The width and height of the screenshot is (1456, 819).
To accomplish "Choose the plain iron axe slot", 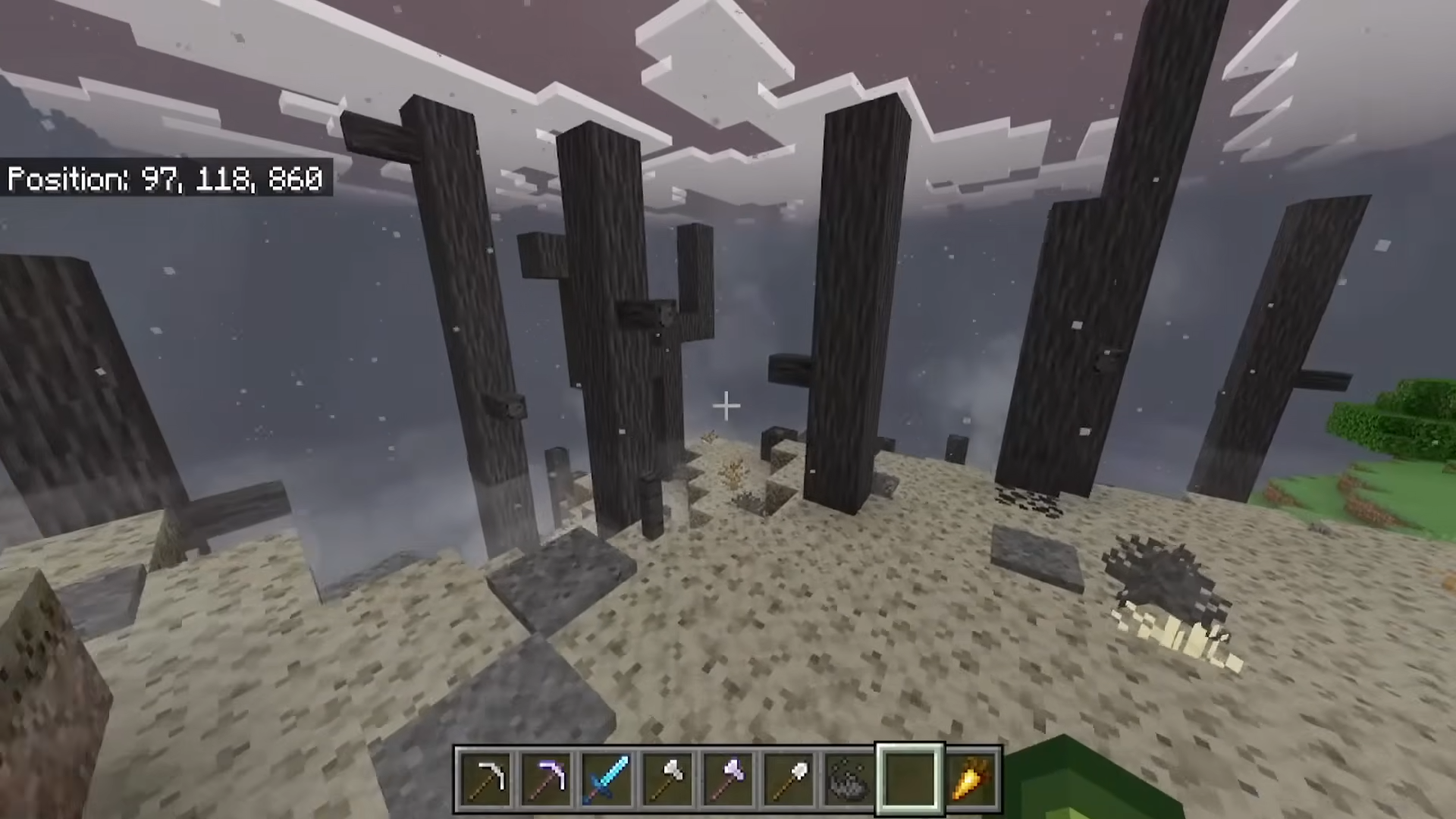I will (667, 779).
